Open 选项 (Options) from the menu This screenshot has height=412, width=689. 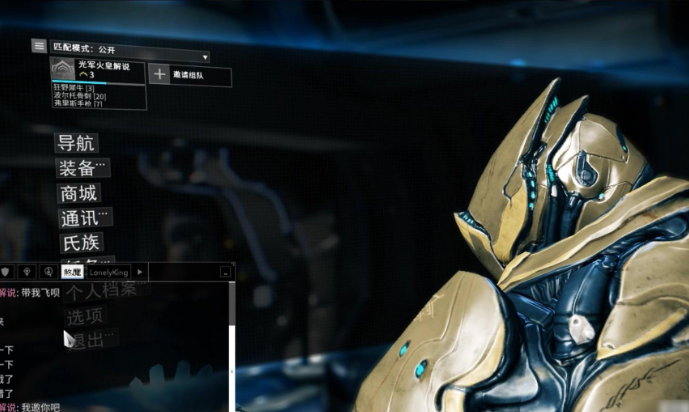tap(85, 316)
